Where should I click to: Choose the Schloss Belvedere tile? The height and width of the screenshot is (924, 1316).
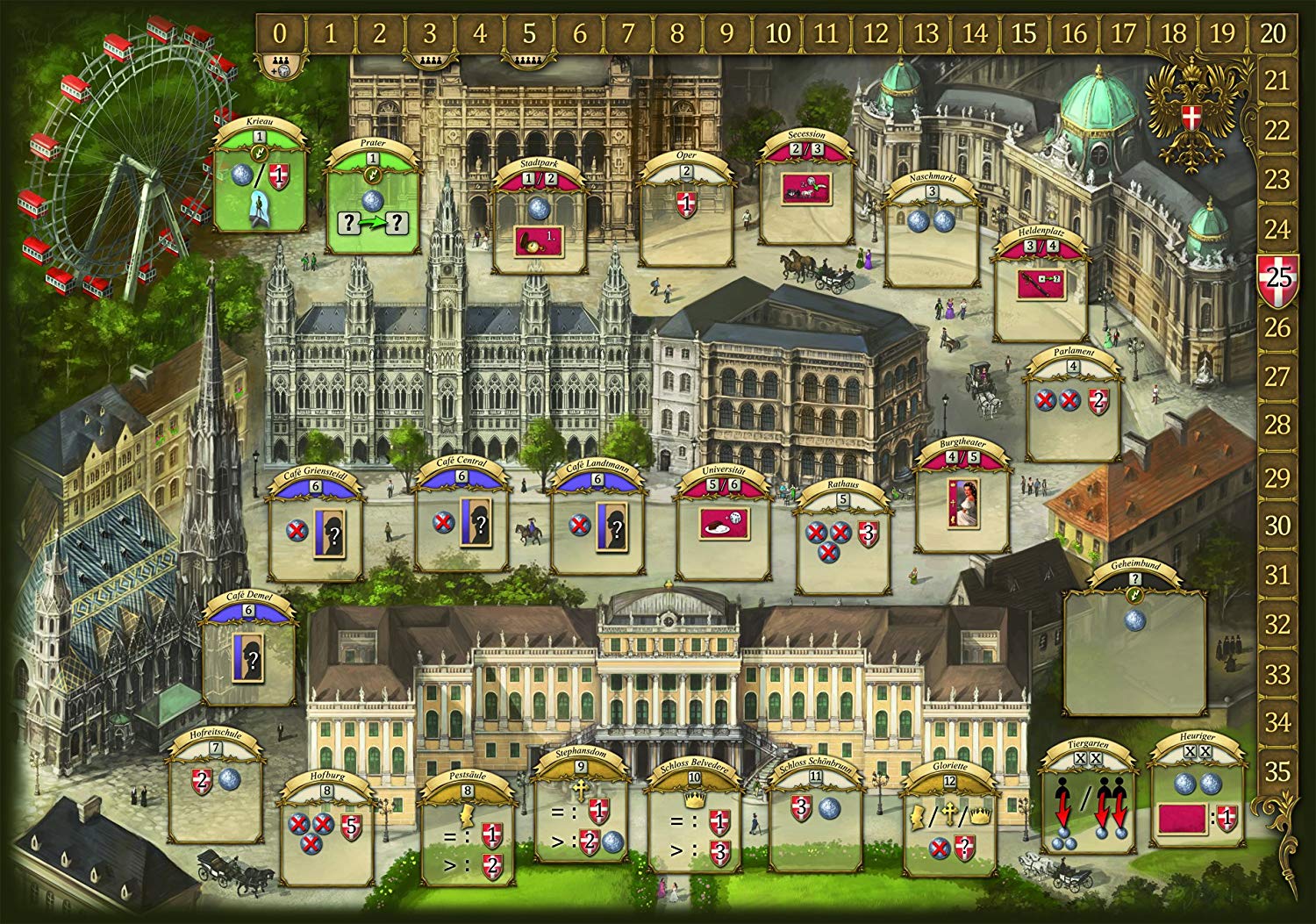click(694, 831)
